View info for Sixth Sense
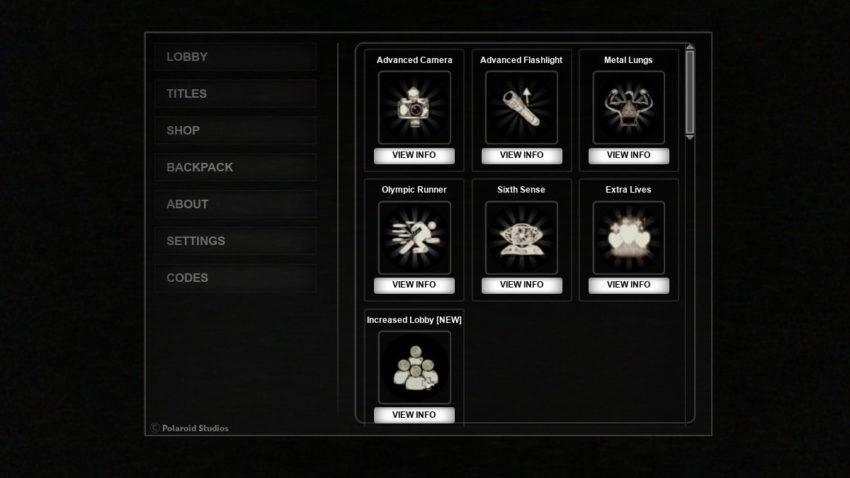 521,285
